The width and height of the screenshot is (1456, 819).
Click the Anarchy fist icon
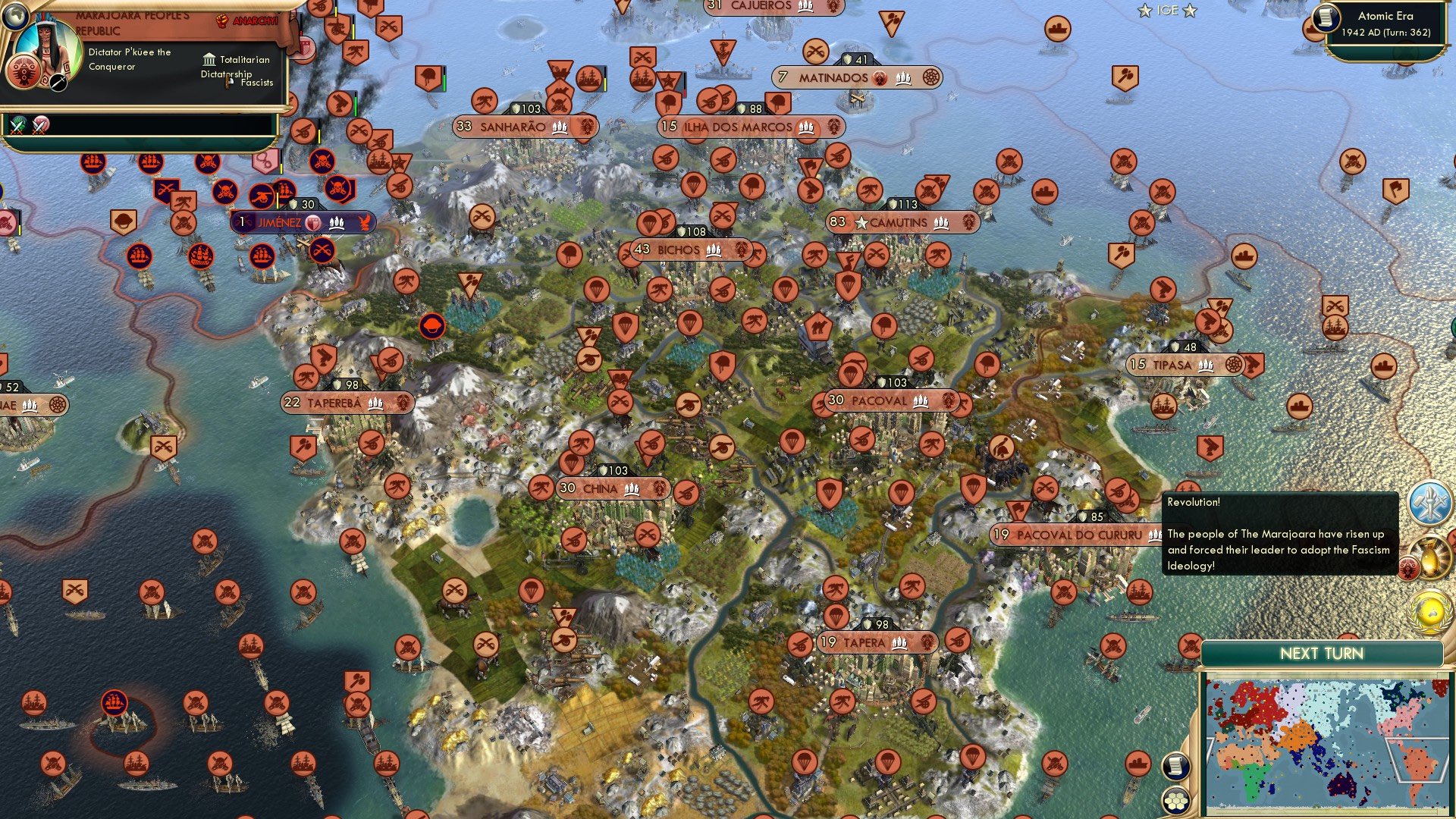pos(222,21)
